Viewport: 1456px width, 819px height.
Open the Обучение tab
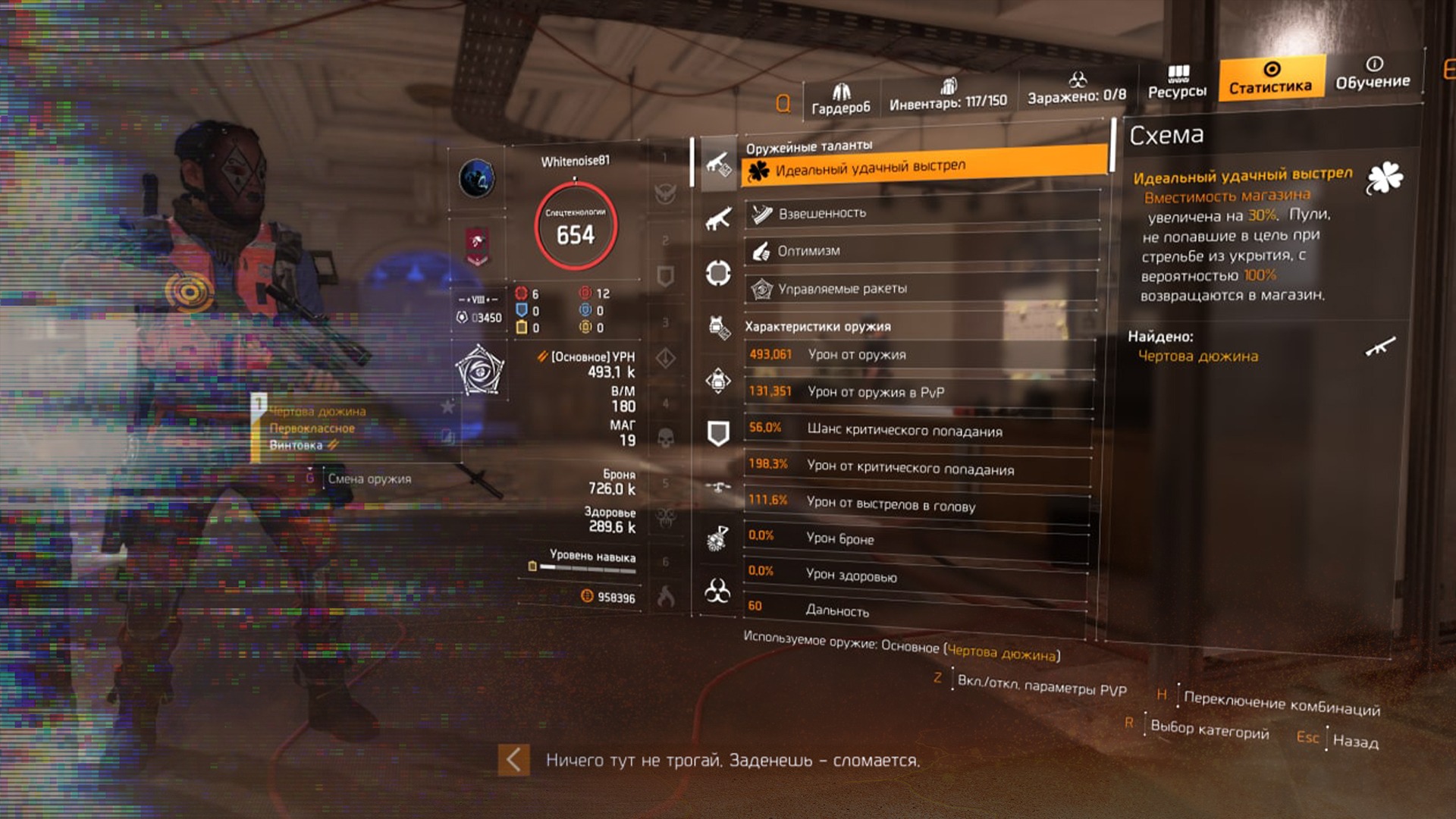tap(1373, 73)
